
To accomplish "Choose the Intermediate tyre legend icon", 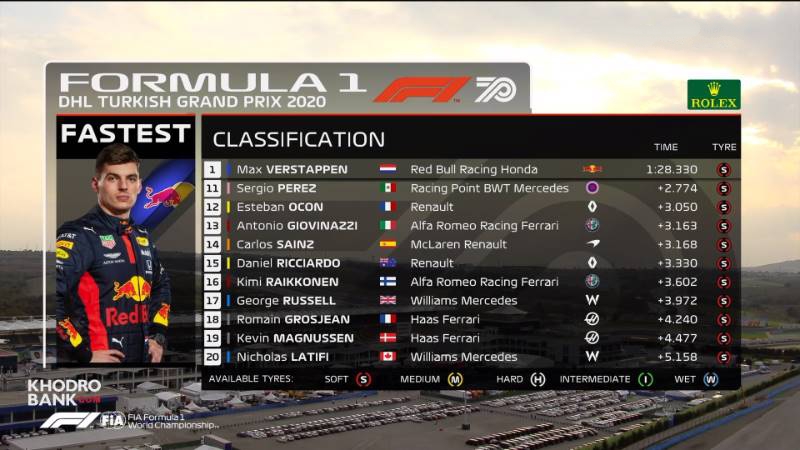I will coord(646,379).
